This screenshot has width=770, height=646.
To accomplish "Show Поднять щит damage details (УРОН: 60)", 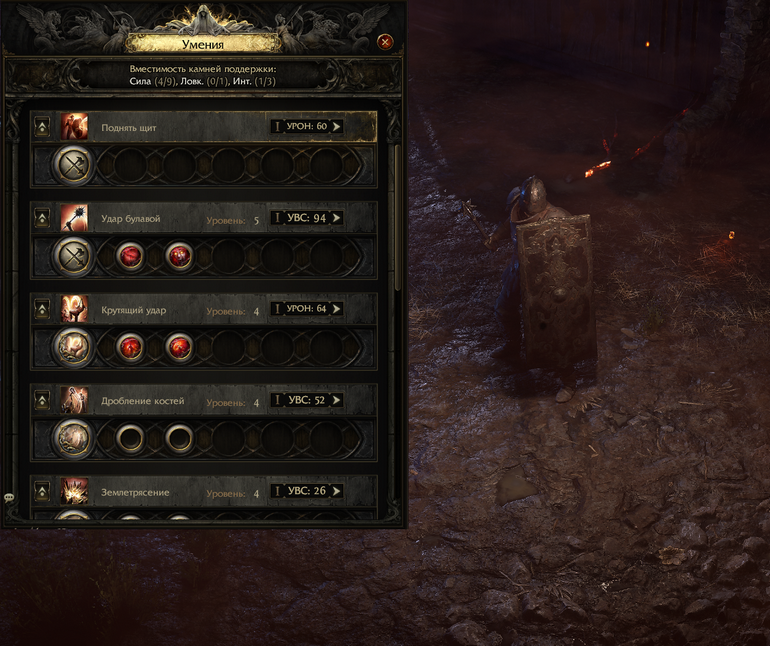I will (307, 127).
